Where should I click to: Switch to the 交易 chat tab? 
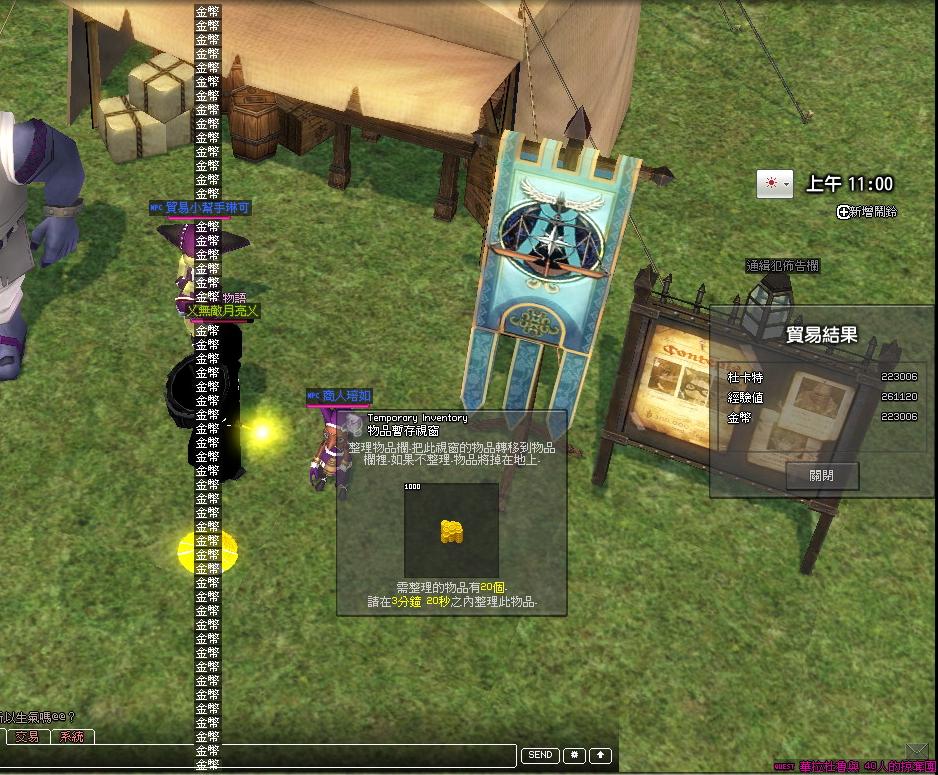(27, 737)
